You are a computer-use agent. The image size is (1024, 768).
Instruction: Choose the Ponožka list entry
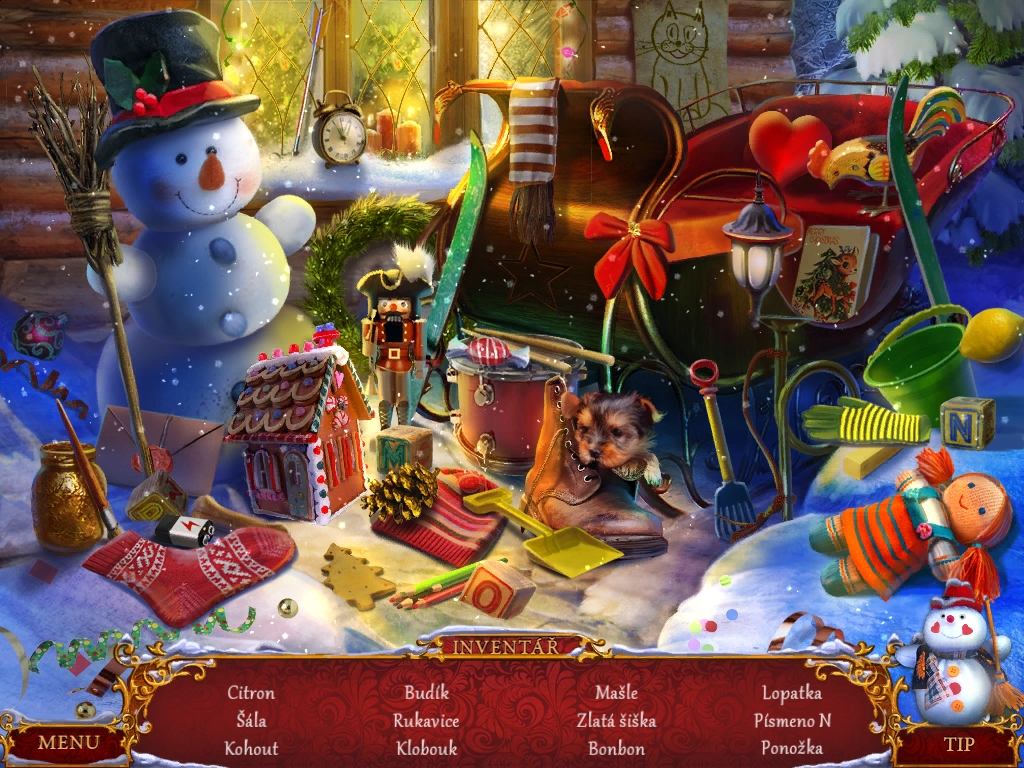coord(792,748)
